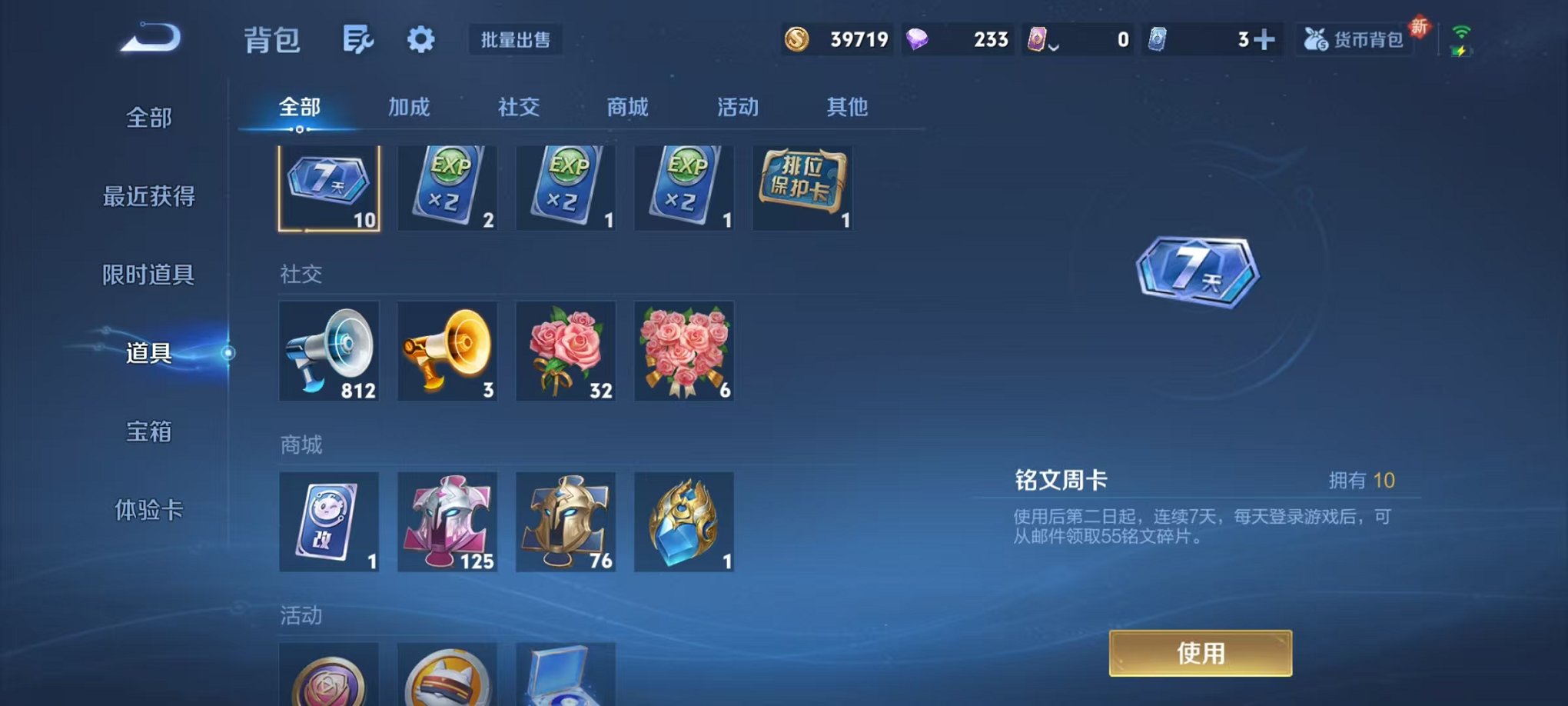Select the single rose flower item
The width and height of the screenshot is (1568, 706).
[x=565, y=352]
